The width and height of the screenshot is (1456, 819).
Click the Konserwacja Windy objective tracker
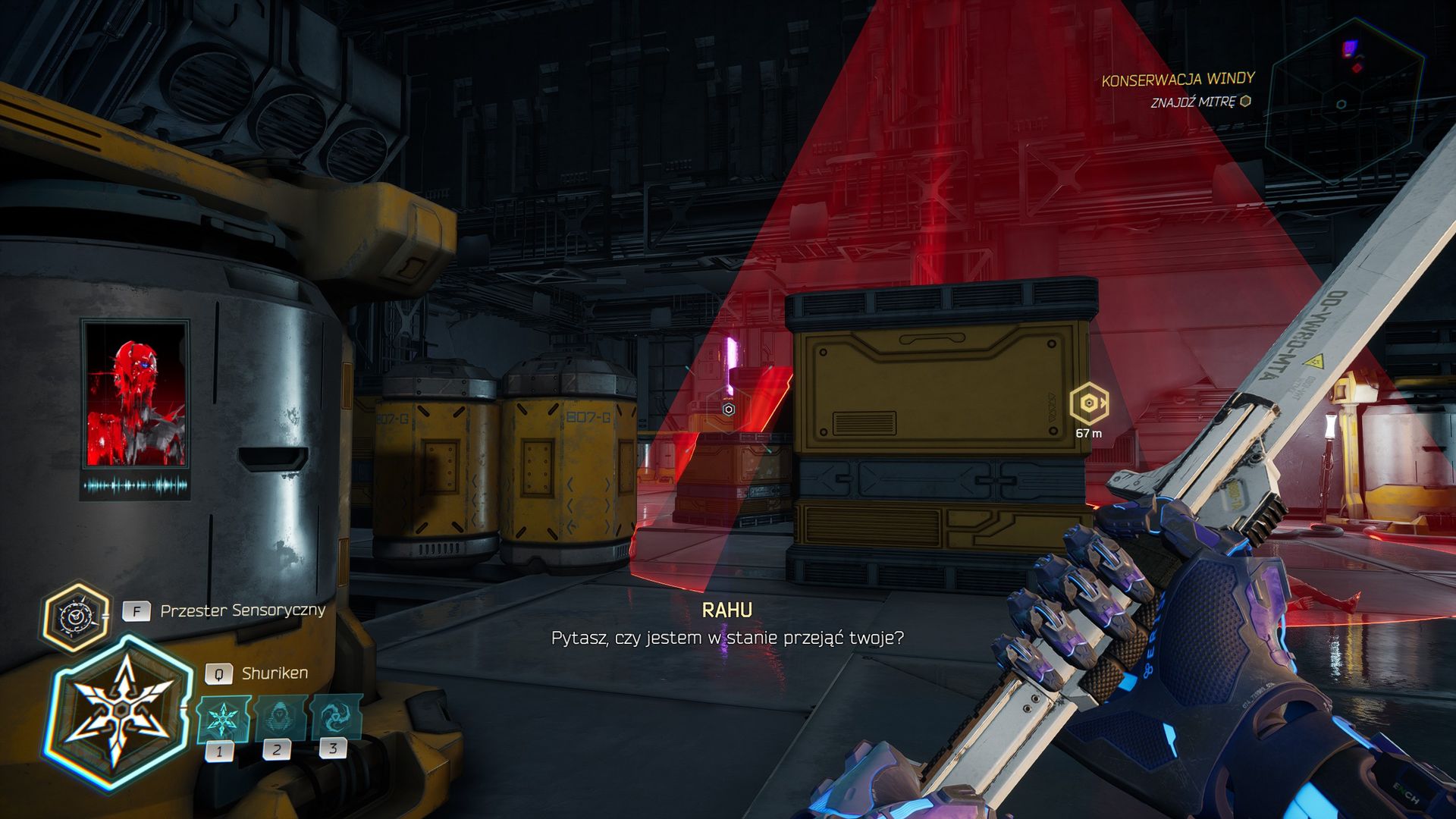(x=1177, y=79)
